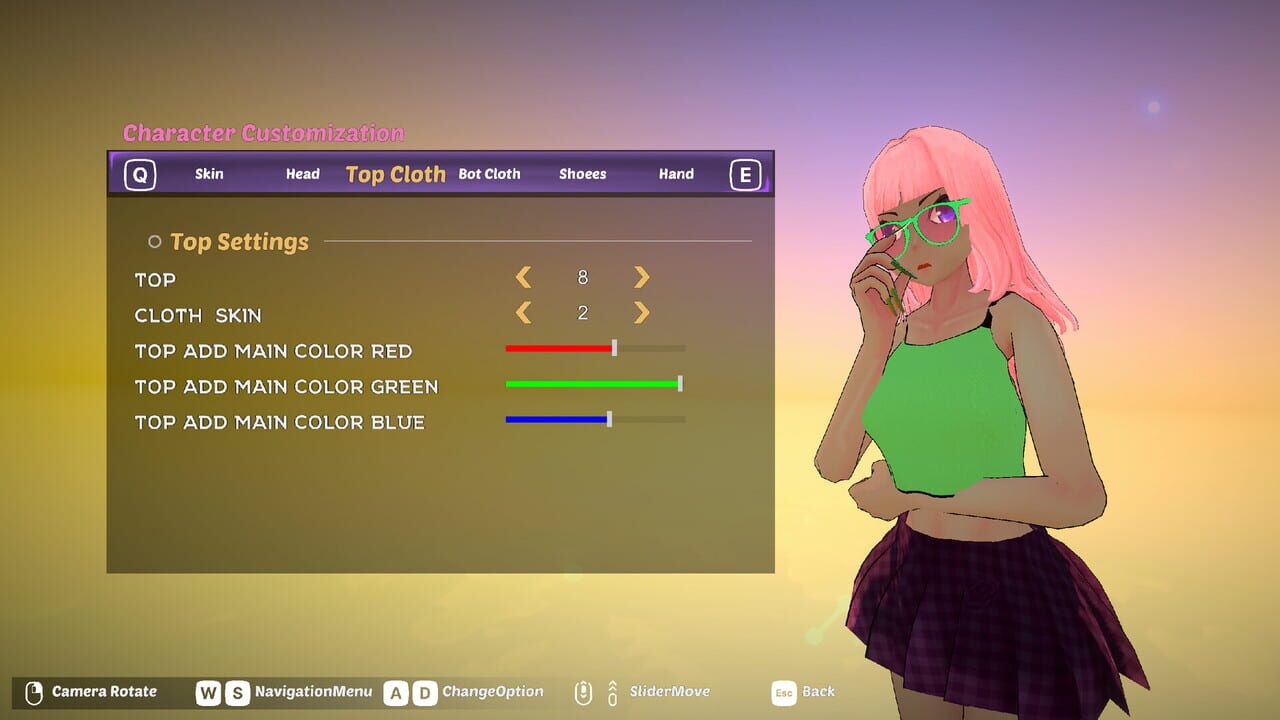The image size is (1280, 720).
Task: Click the right arrow next to TOP value 8
Action: point(641,277)
